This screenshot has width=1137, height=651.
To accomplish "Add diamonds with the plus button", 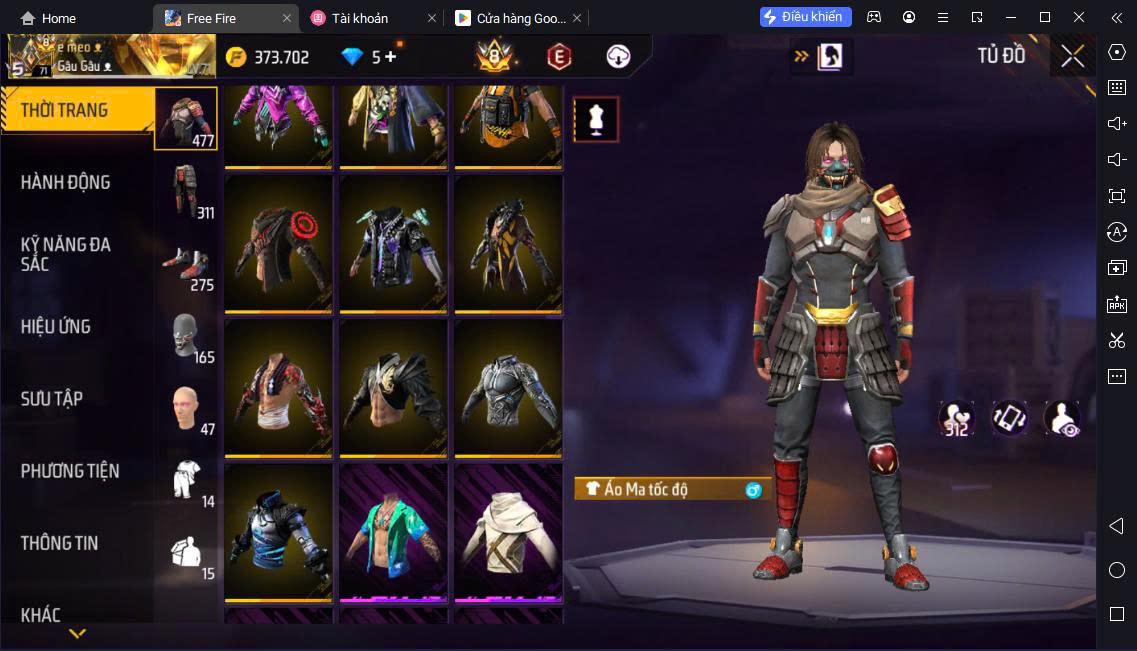I will click(x=390, y=57).
